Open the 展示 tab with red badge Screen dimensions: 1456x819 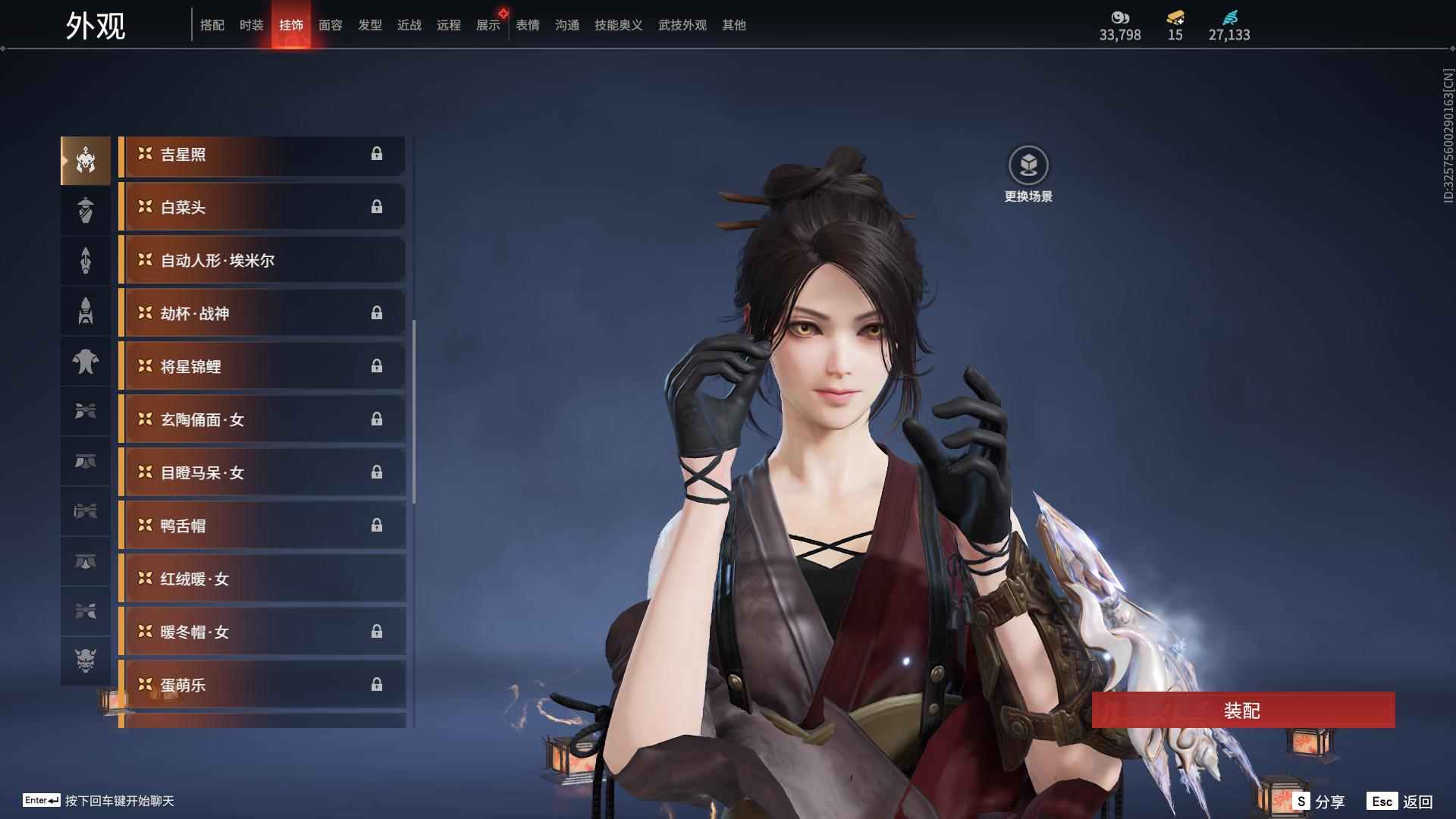pos(488,25)
